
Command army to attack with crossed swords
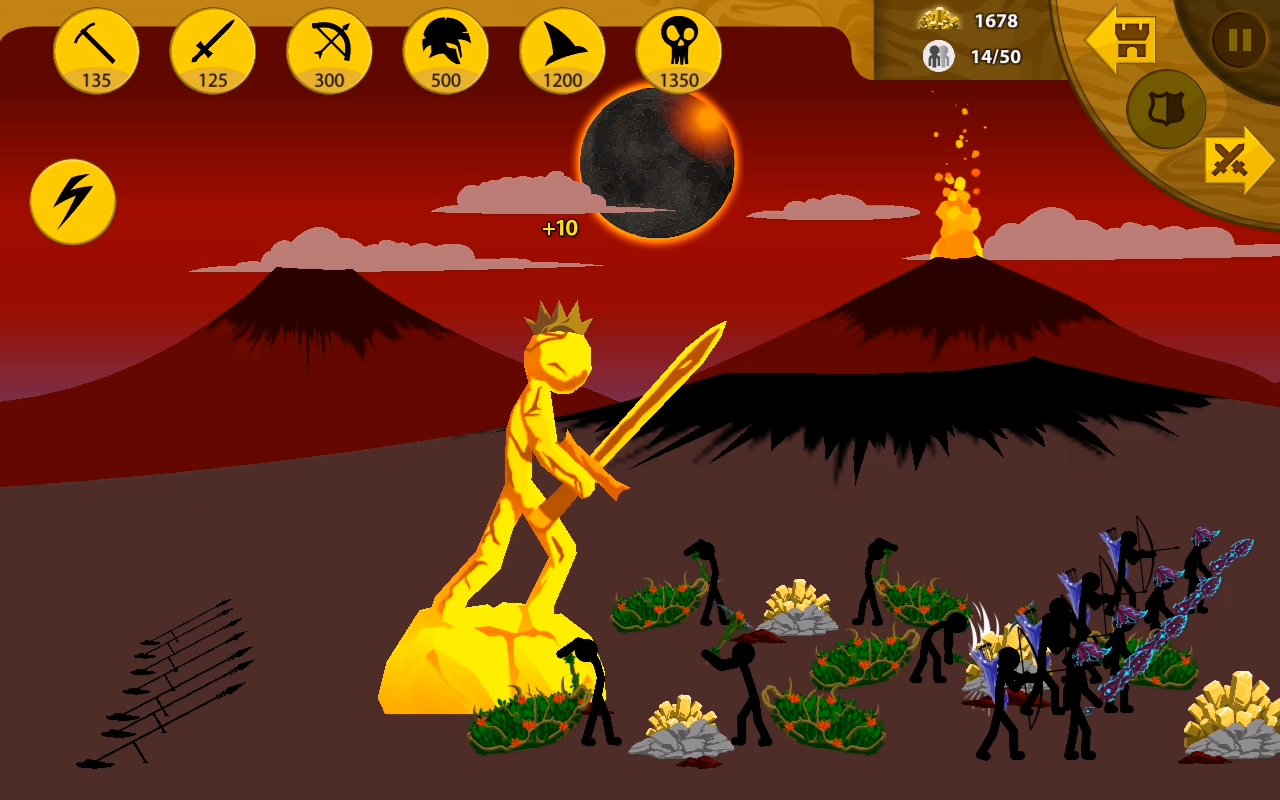tap(1237, 160)
